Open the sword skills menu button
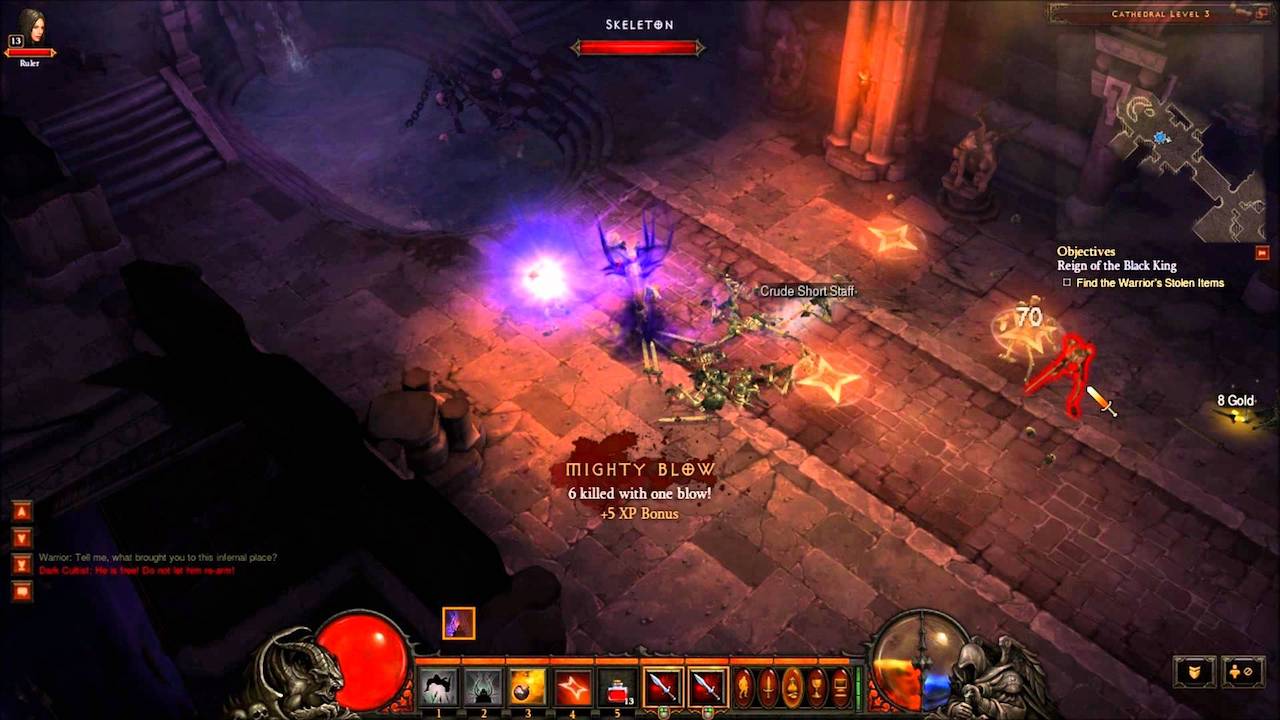 point(768,687)
